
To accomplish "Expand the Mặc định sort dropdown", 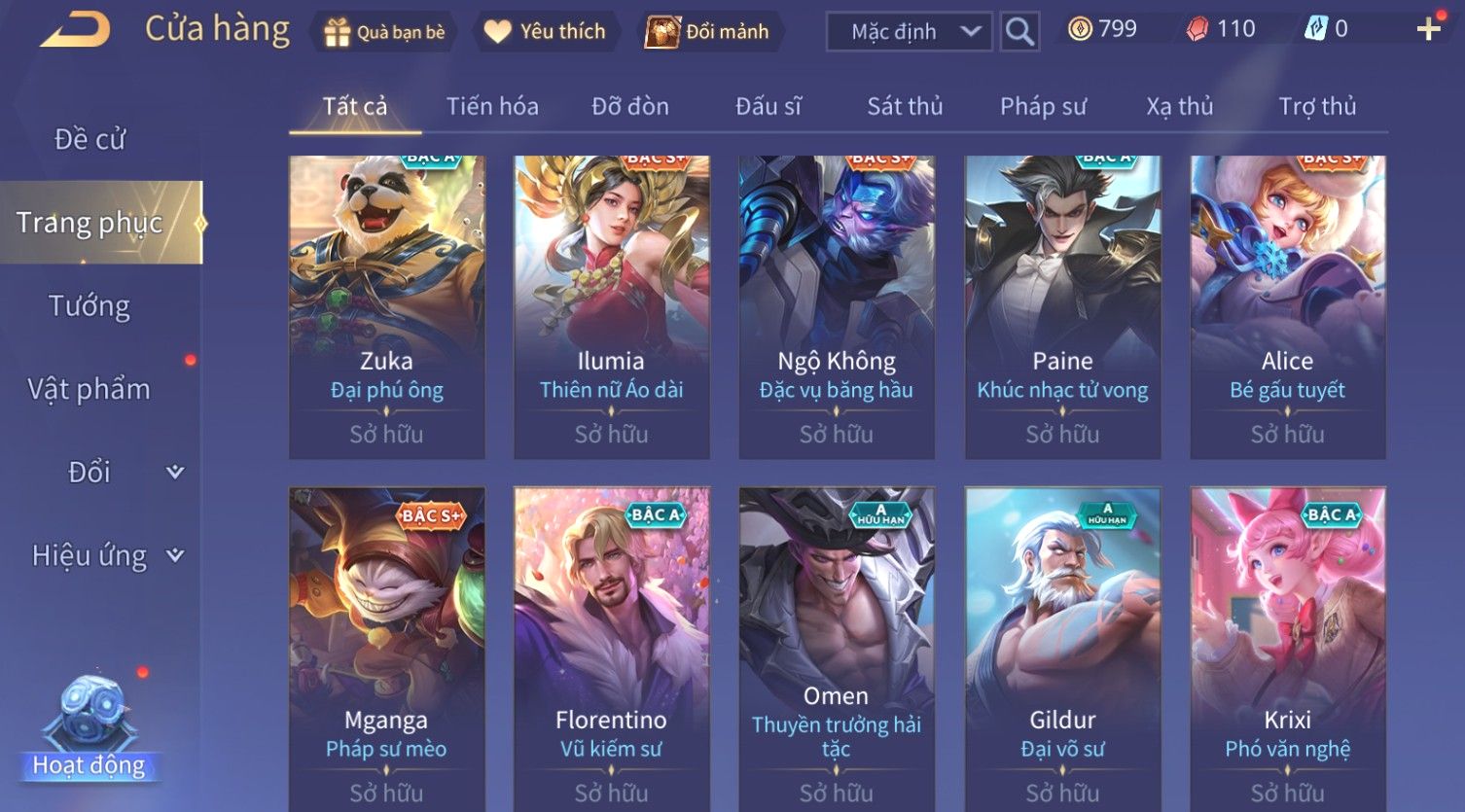I will (909, 32).
